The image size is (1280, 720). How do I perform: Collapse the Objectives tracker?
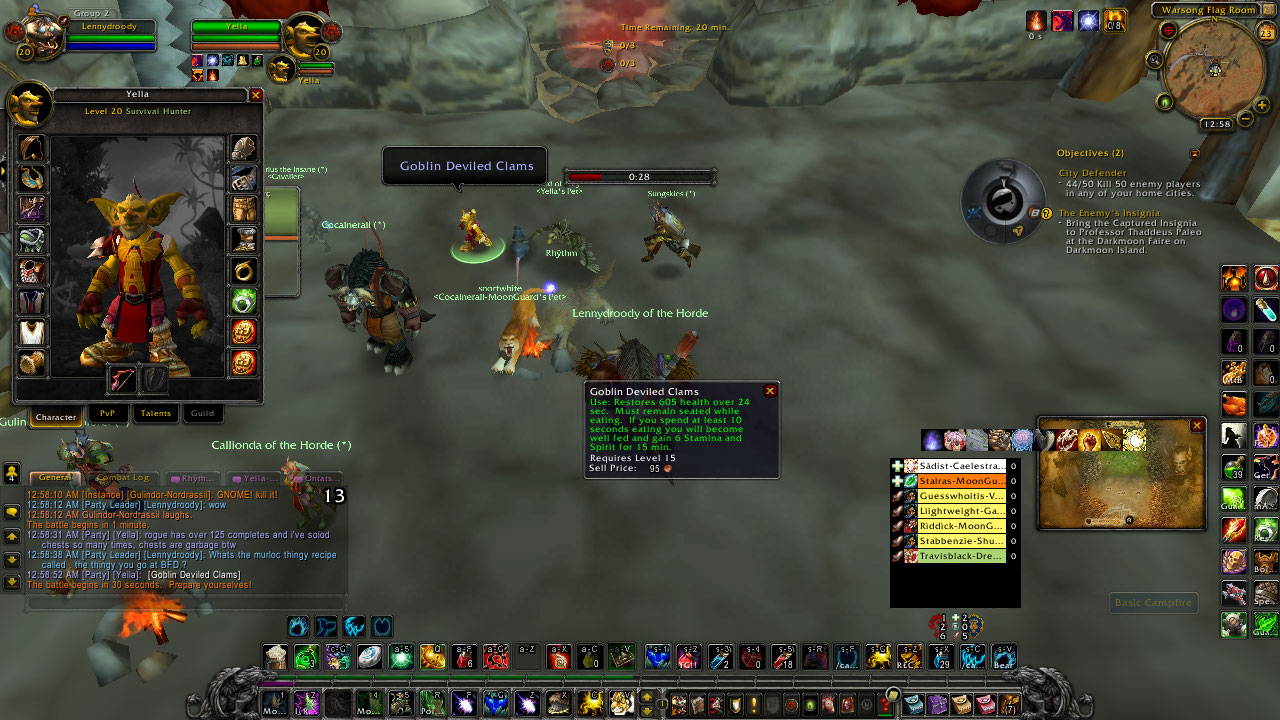[1194, 154]
